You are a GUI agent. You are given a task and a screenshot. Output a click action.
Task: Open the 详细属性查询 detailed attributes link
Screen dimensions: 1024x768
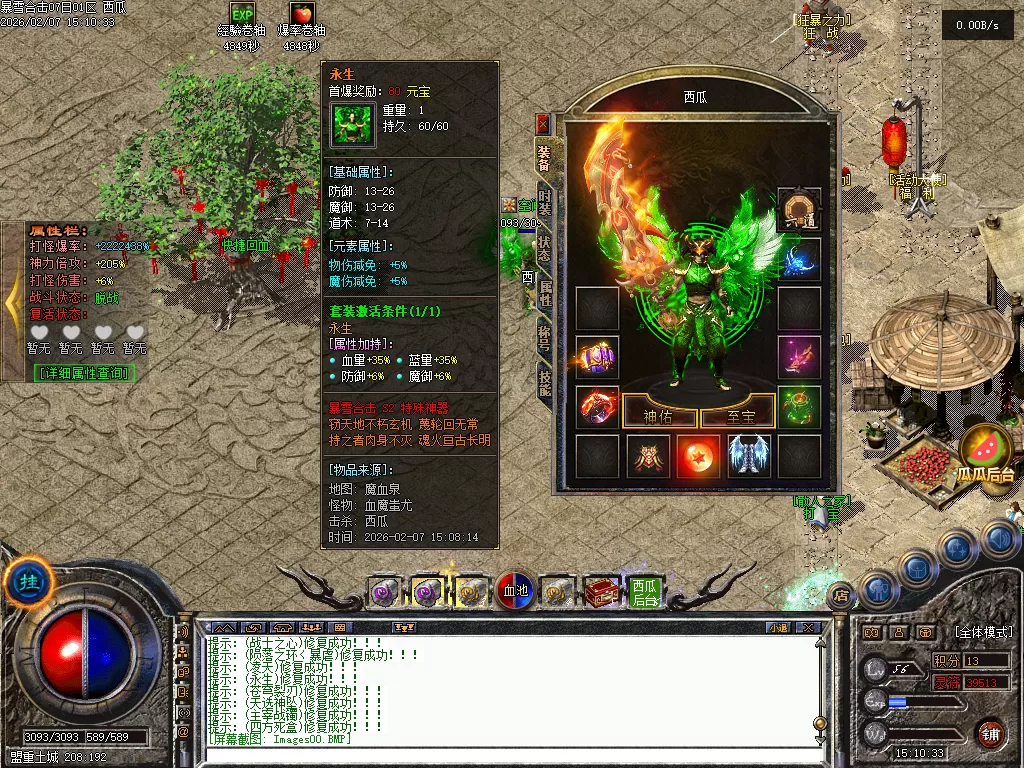click(85, 373)
